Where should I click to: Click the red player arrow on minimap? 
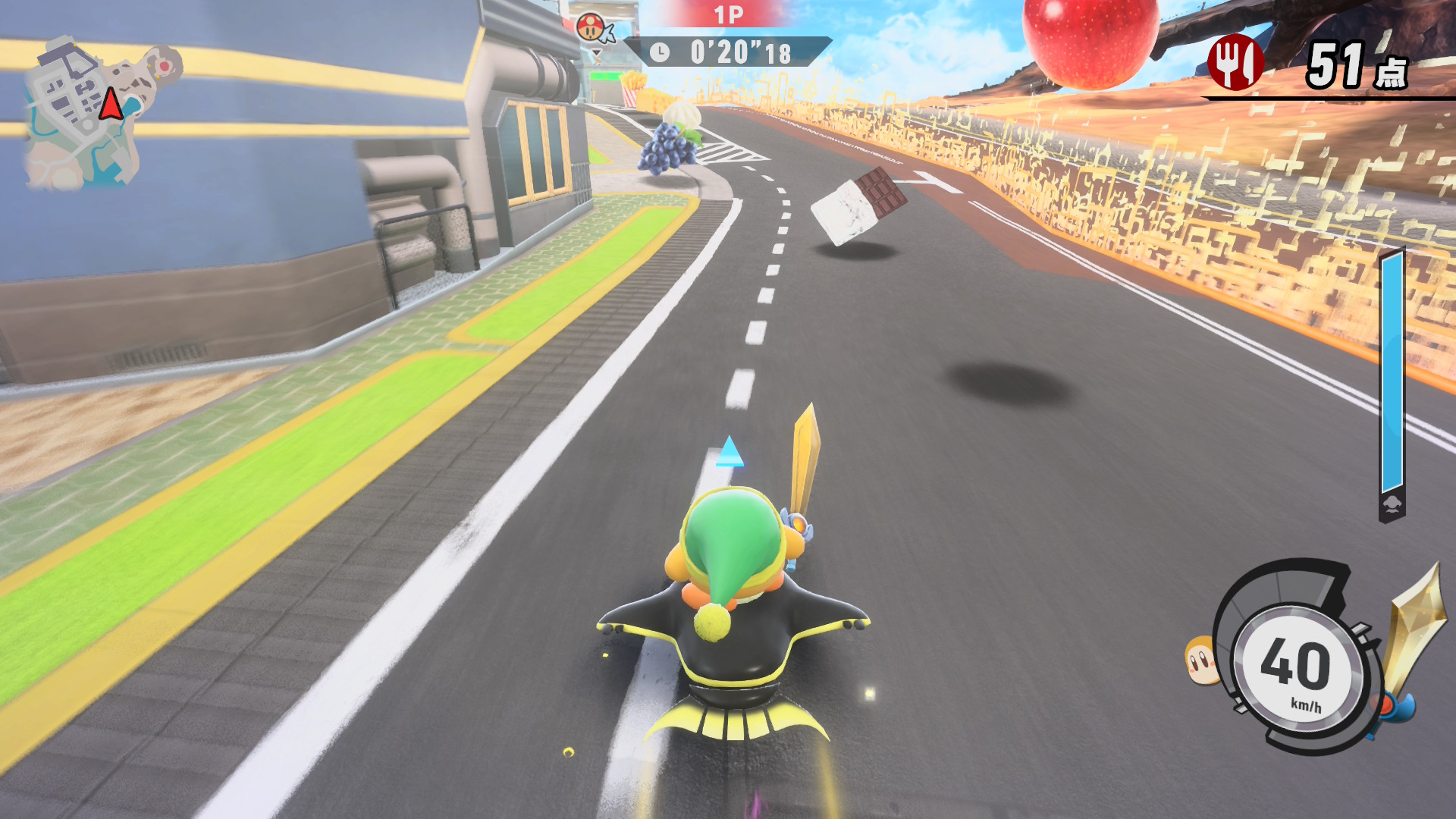[111, 104]
